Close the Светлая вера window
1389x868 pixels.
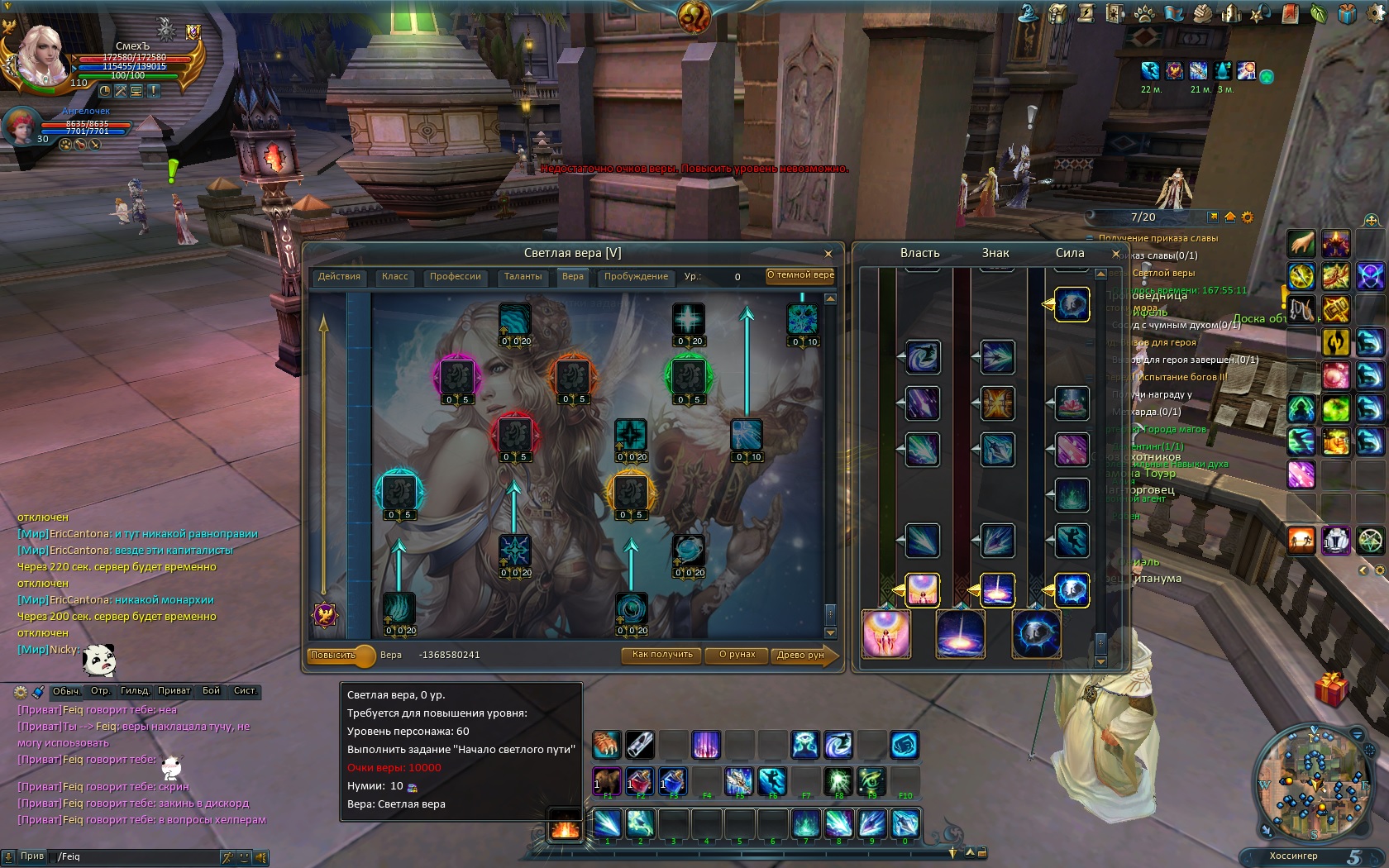(828, 254)
